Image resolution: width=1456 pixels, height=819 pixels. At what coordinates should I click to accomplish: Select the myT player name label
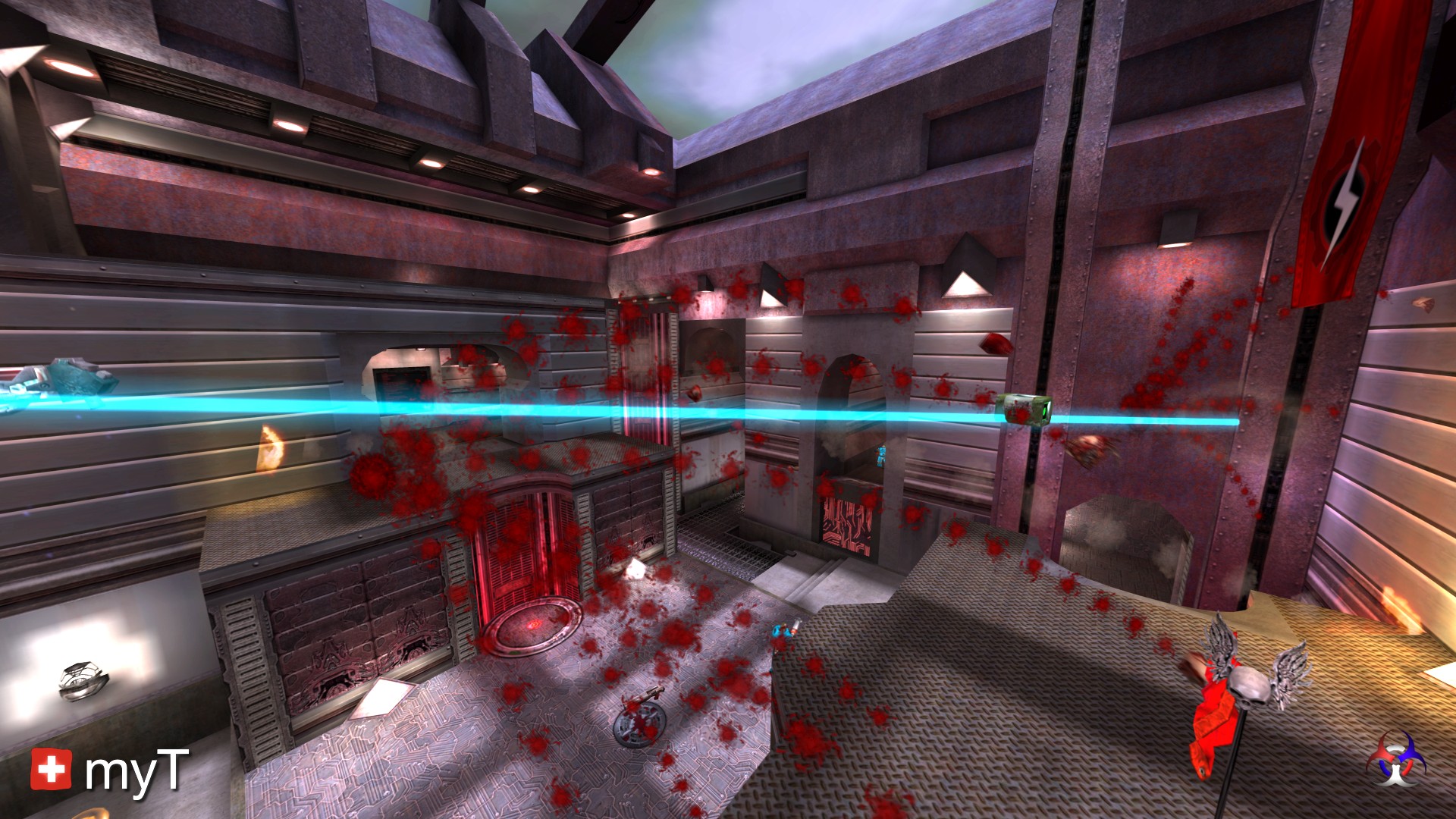136,771
